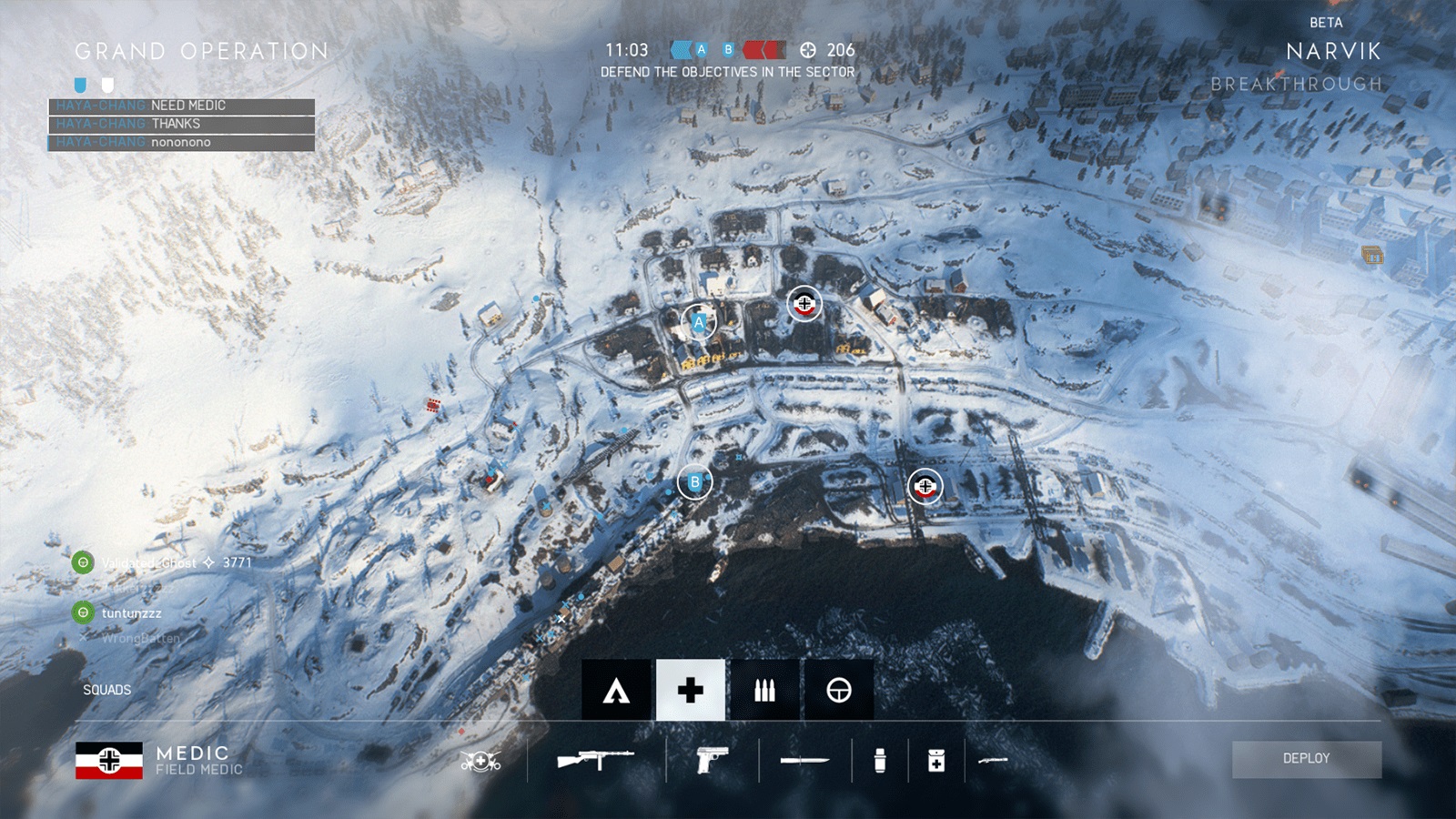Viewport: 1456px width, 819px height.
Task: Switch to the Support bullets class tile
Action: pyautogui.click(x=764, y=691)
